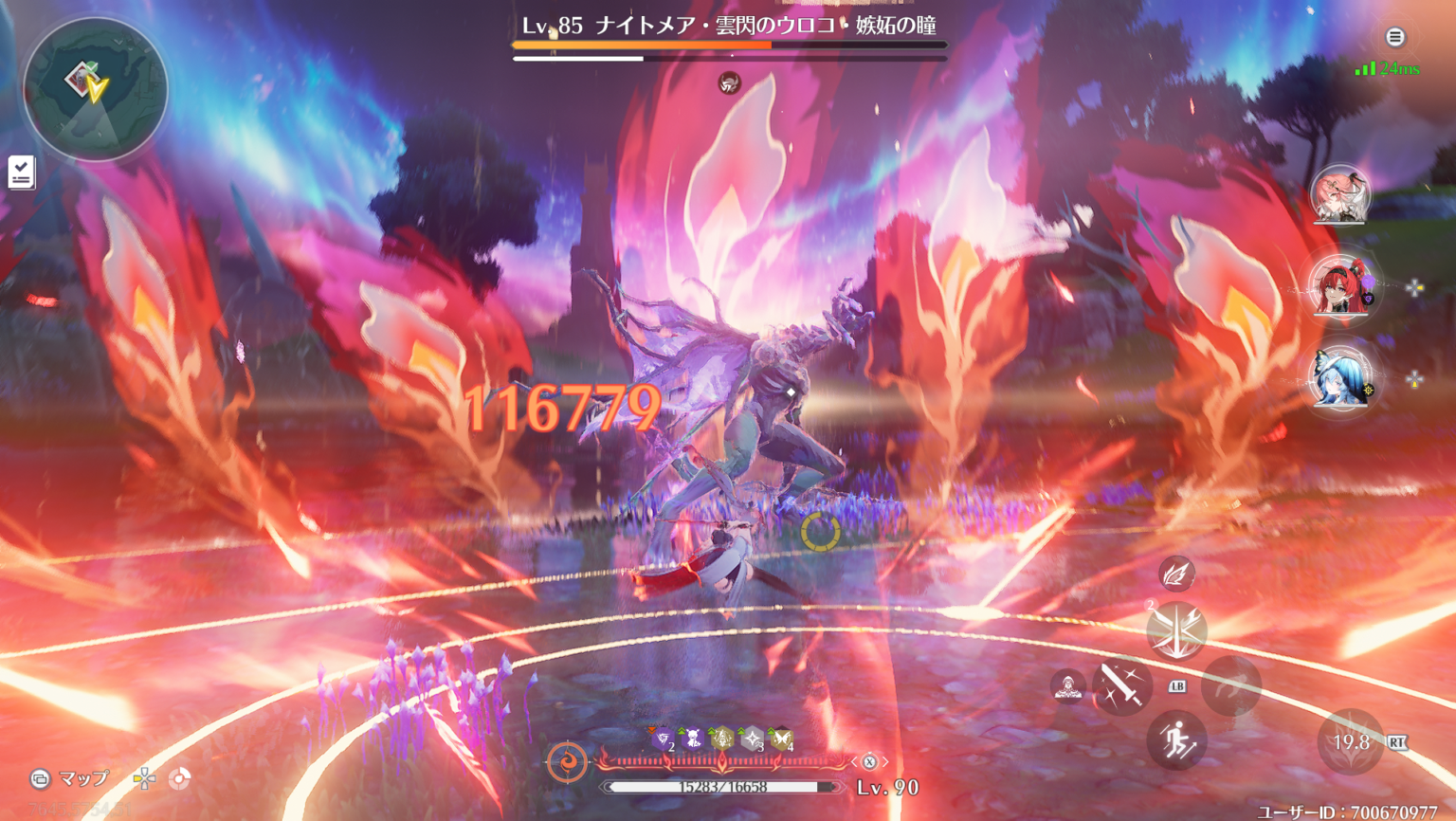Use the dimmed grapple hook skill button
The image size is (1456, 821).
[1231, 685]
